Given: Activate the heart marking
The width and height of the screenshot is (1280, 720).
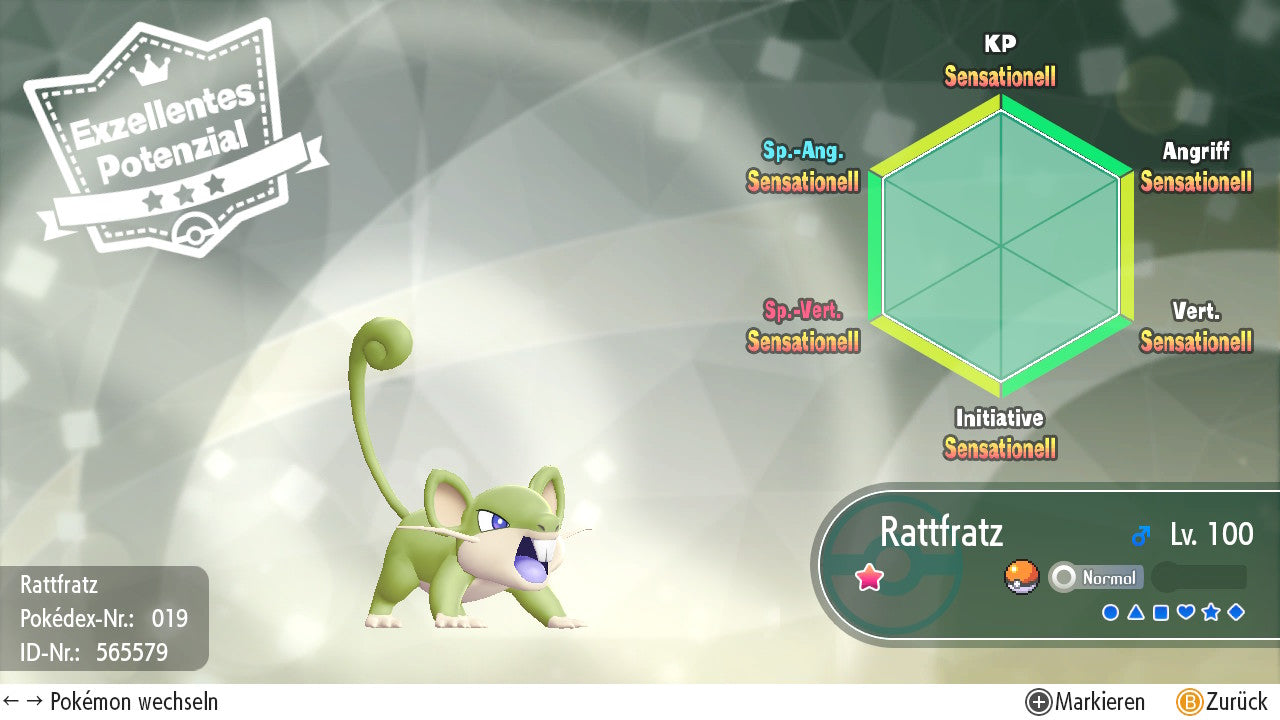Looking at the screenshot, I should click(x=1186, y=612).
